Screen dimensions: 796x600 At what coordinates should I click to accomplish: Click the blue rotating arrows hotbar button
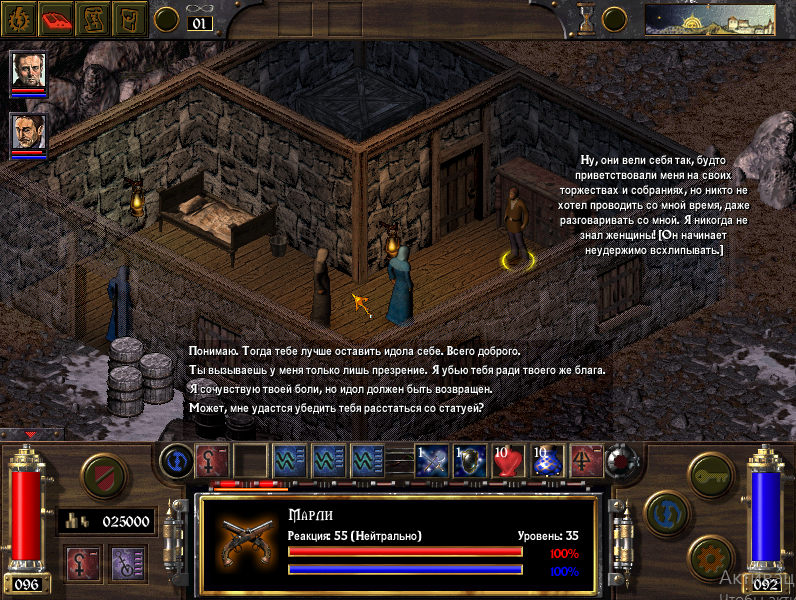[176, 460]
